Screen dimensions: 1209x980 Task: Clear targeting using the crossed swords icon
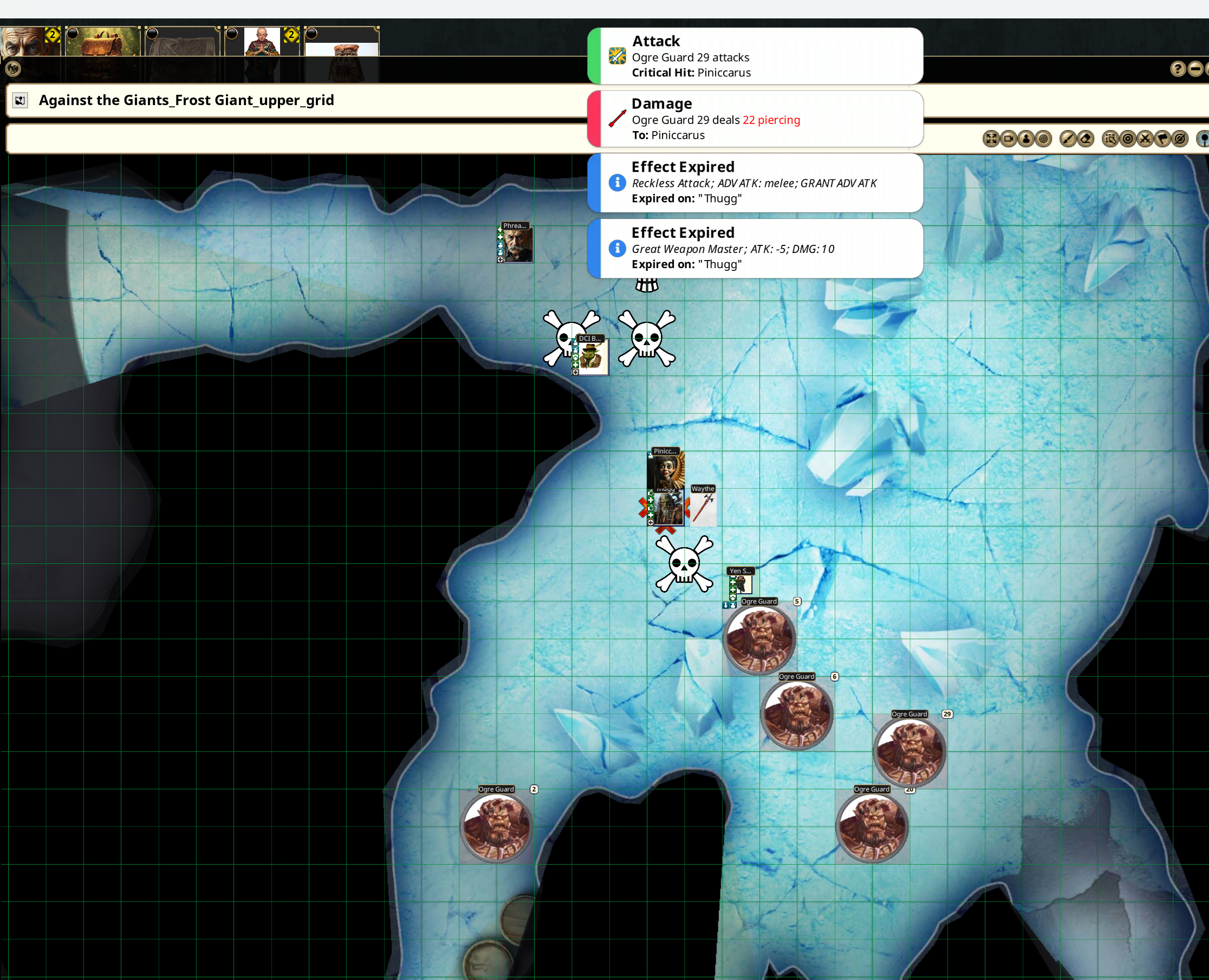pyautogui.click(x=1145, y=139)
